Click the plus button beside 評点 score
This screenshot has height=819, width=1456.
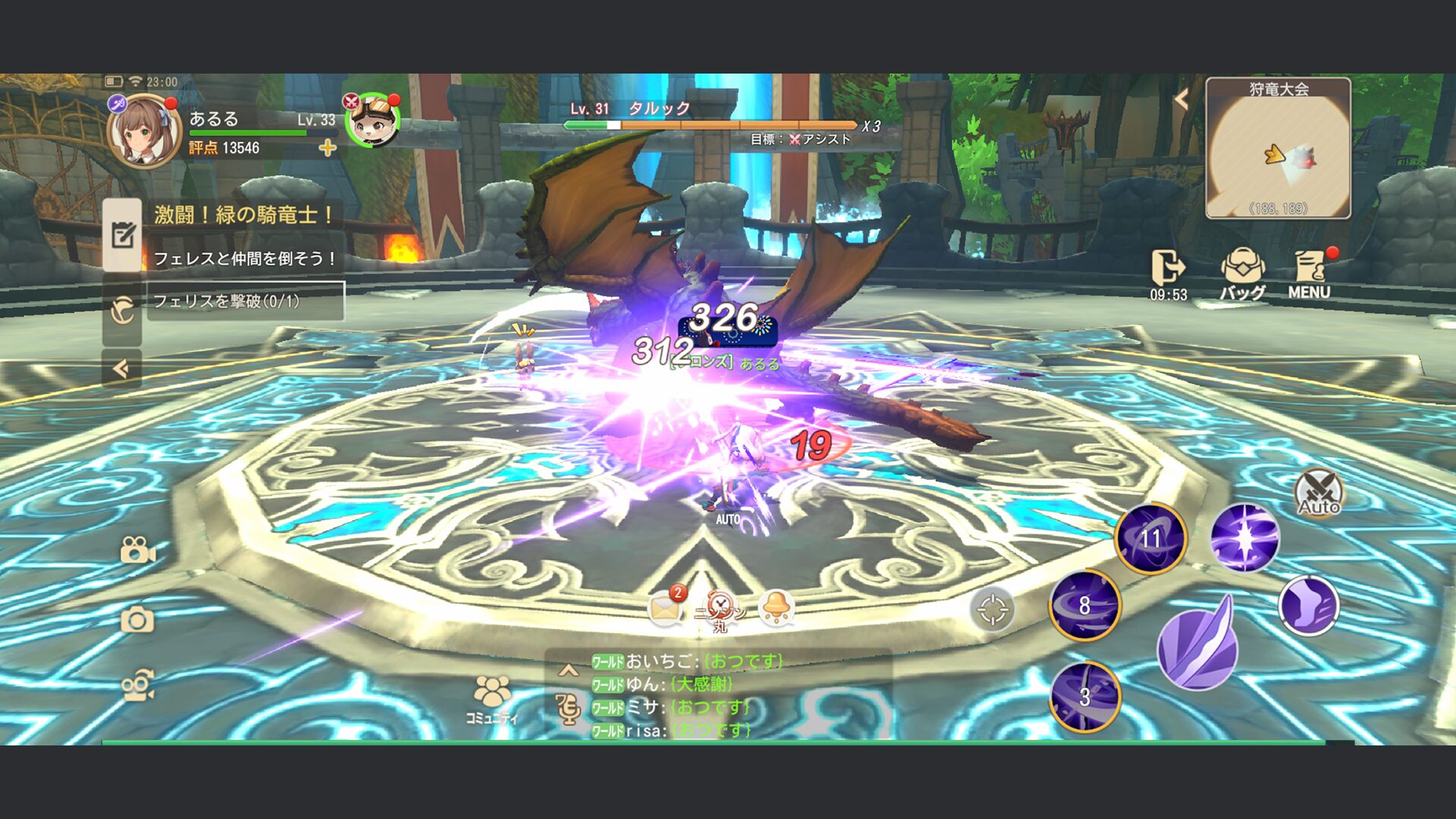[x=328, y=148]
